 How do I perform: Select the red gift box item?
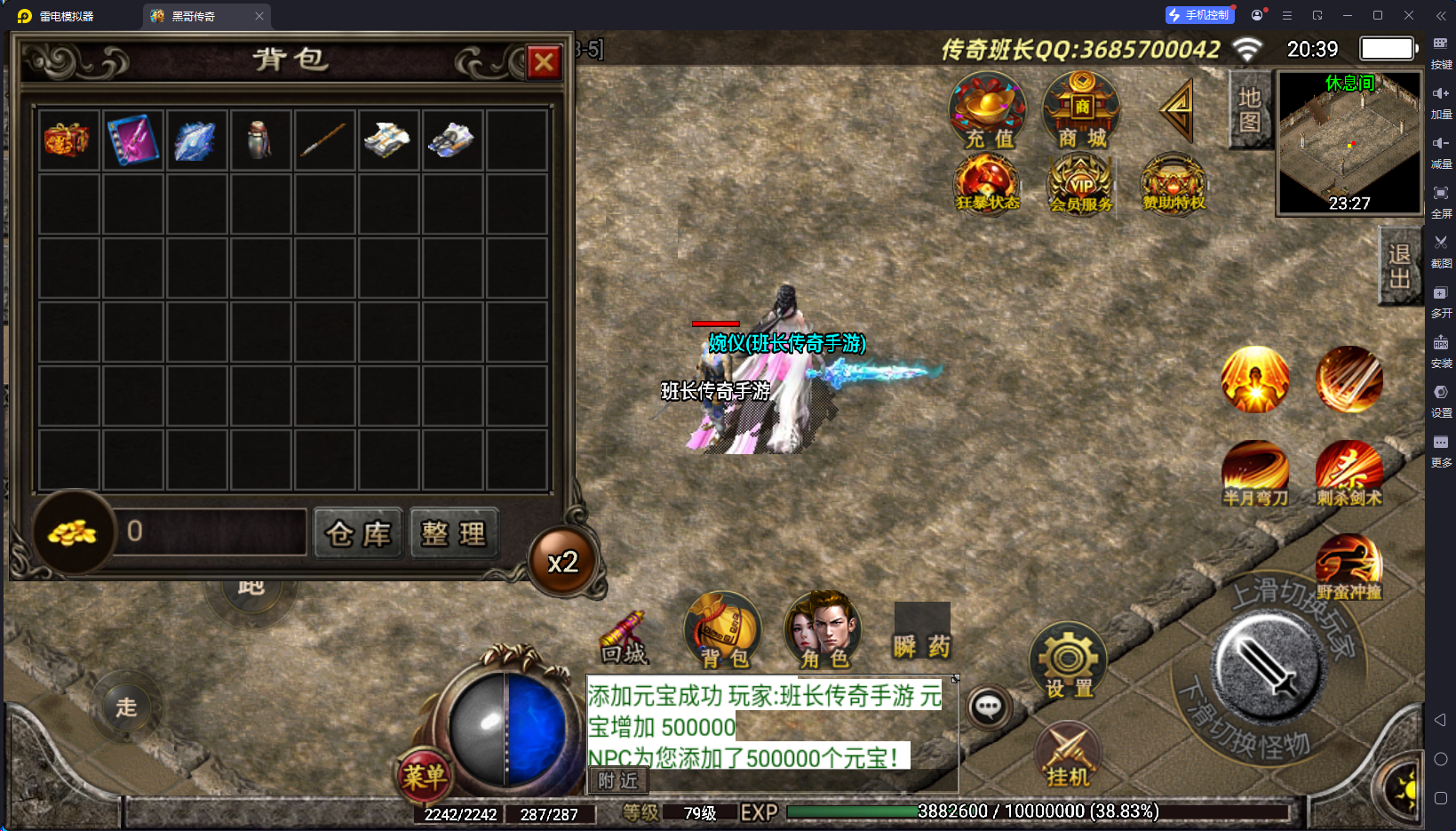68,140
